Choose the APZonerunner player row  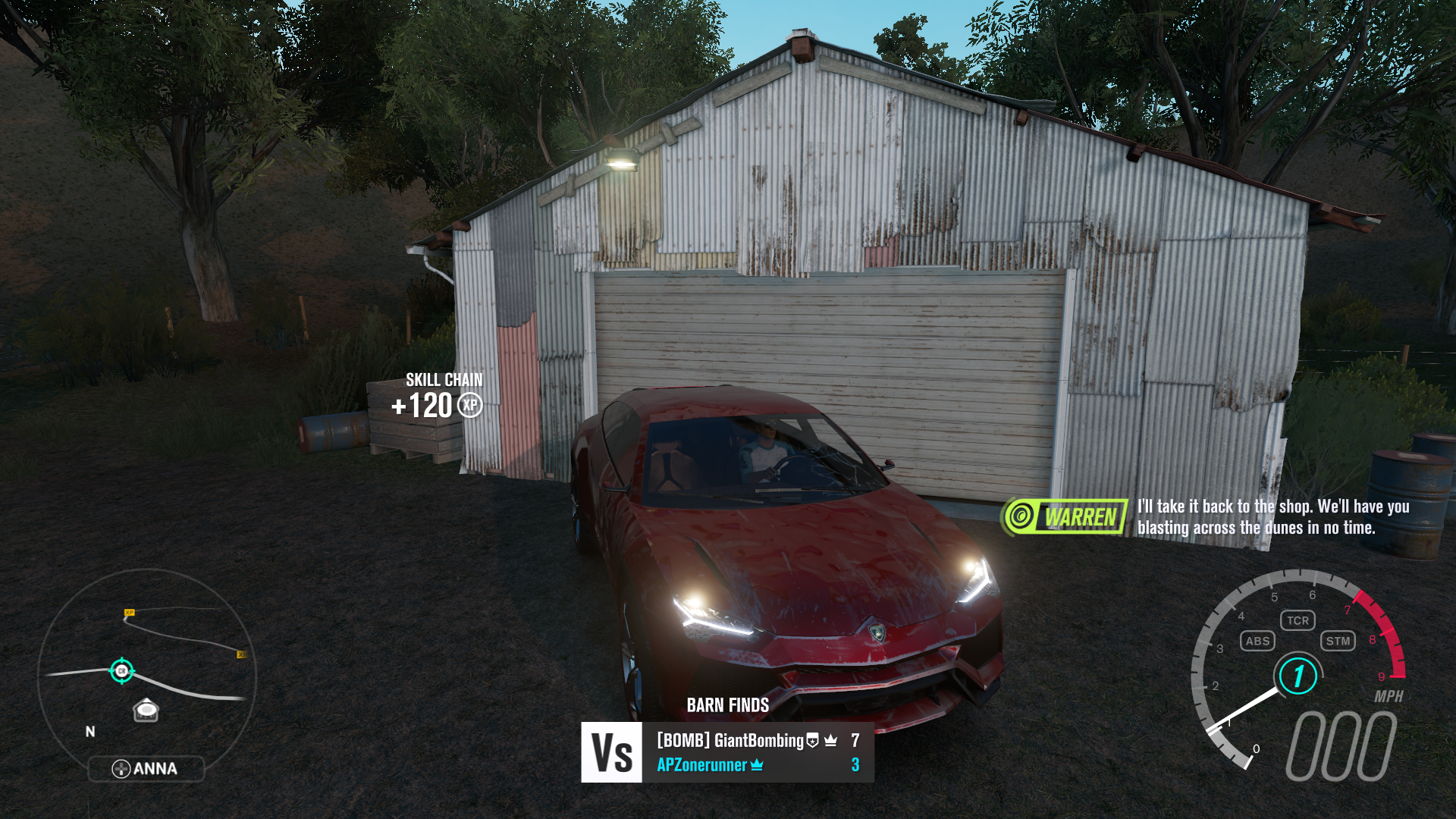[757, 765]
